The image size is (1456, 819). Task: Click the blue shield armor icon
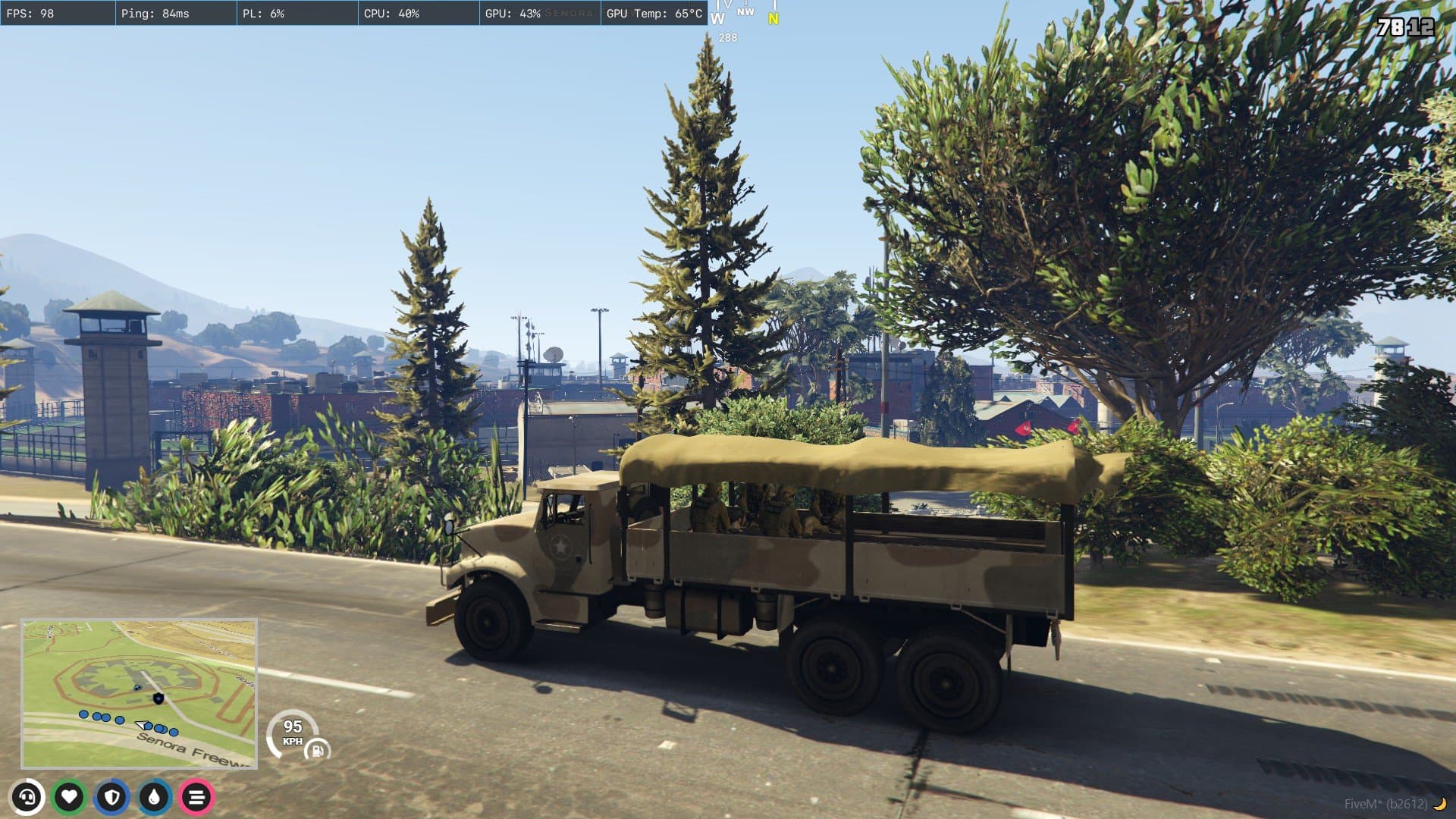(x=112, y=797)
